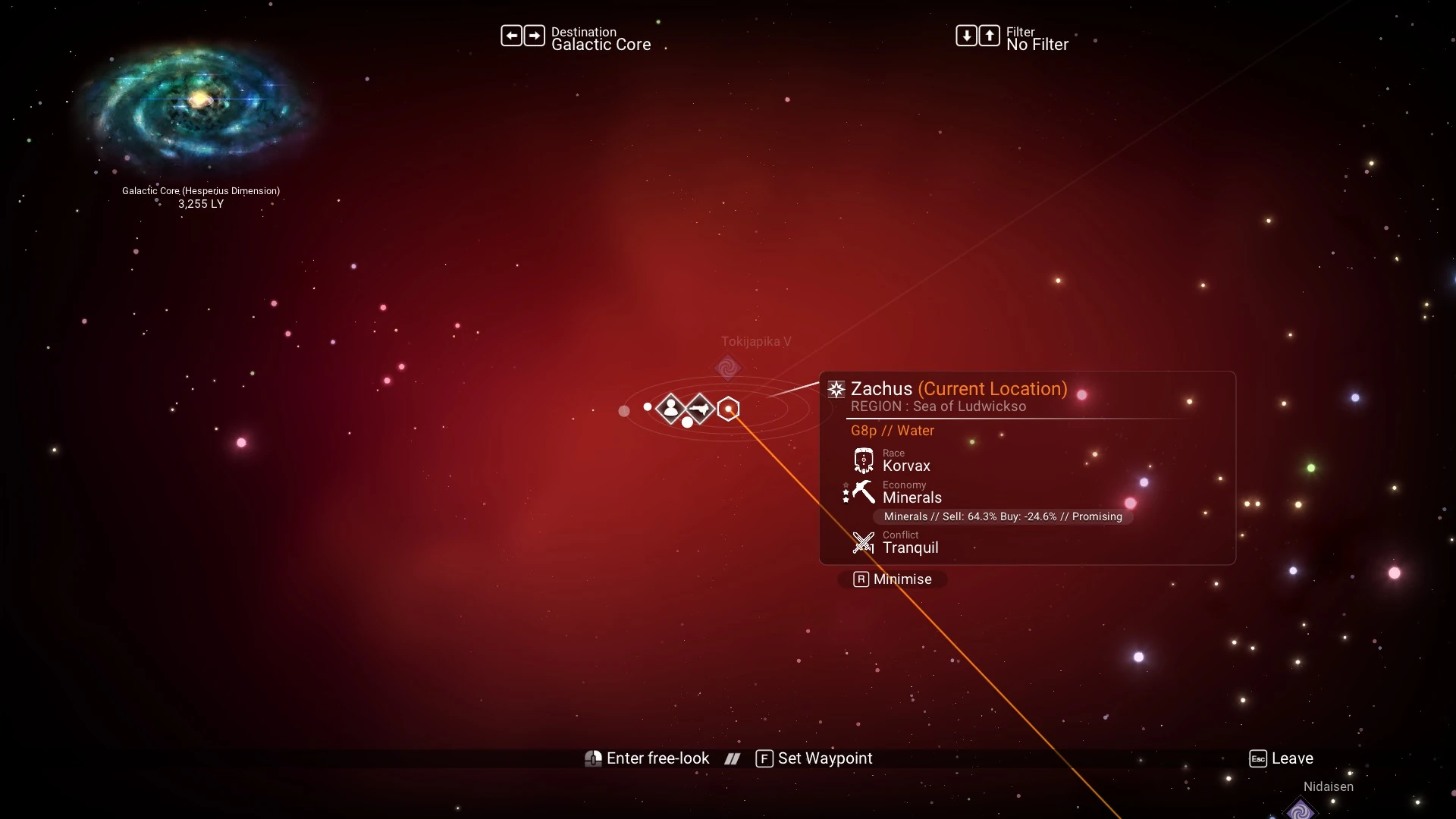Click the player marker diamond icon

point(670,409)
